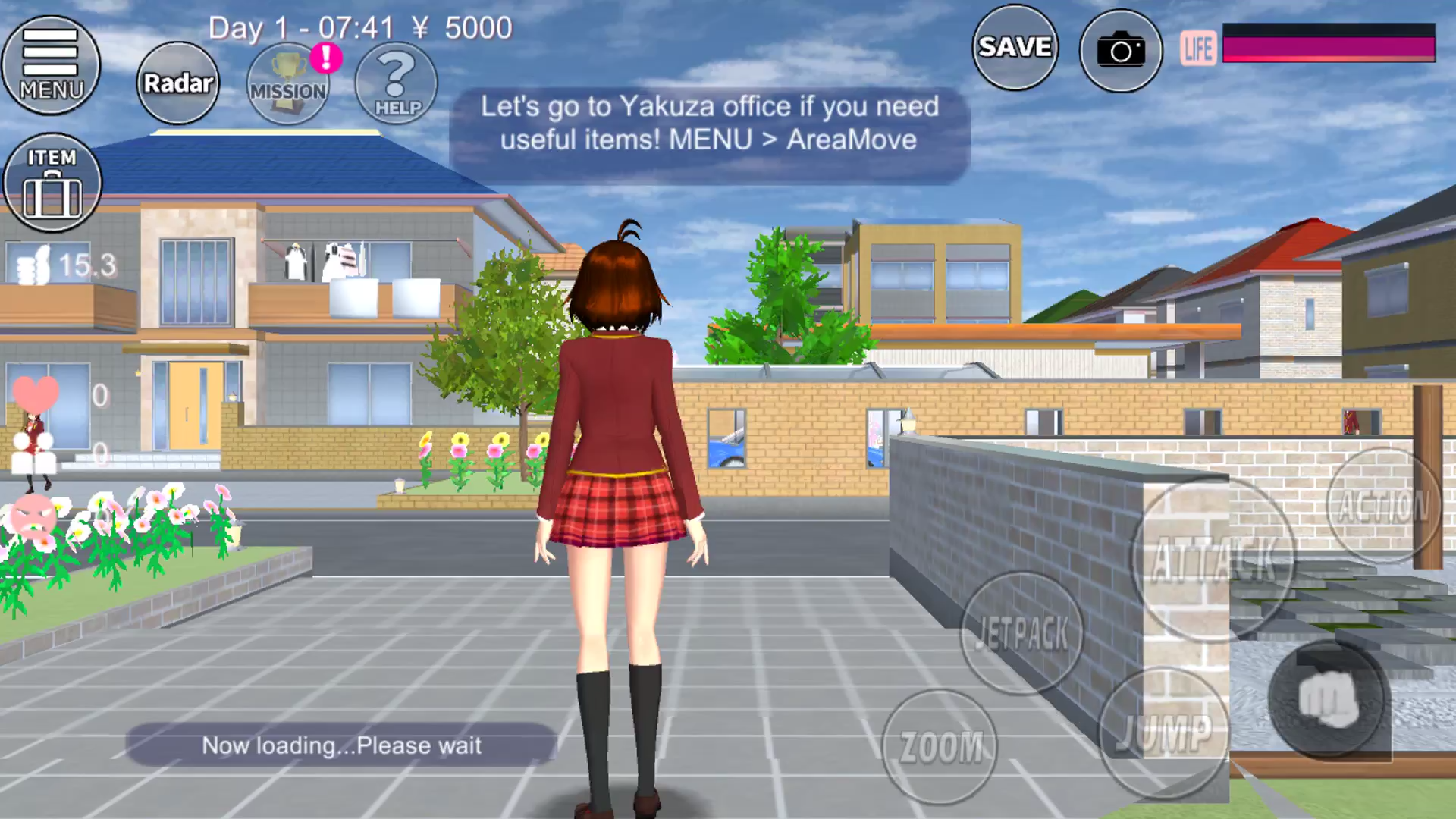Open the Mission trophy icon
1456x819 pixels.
288,83
